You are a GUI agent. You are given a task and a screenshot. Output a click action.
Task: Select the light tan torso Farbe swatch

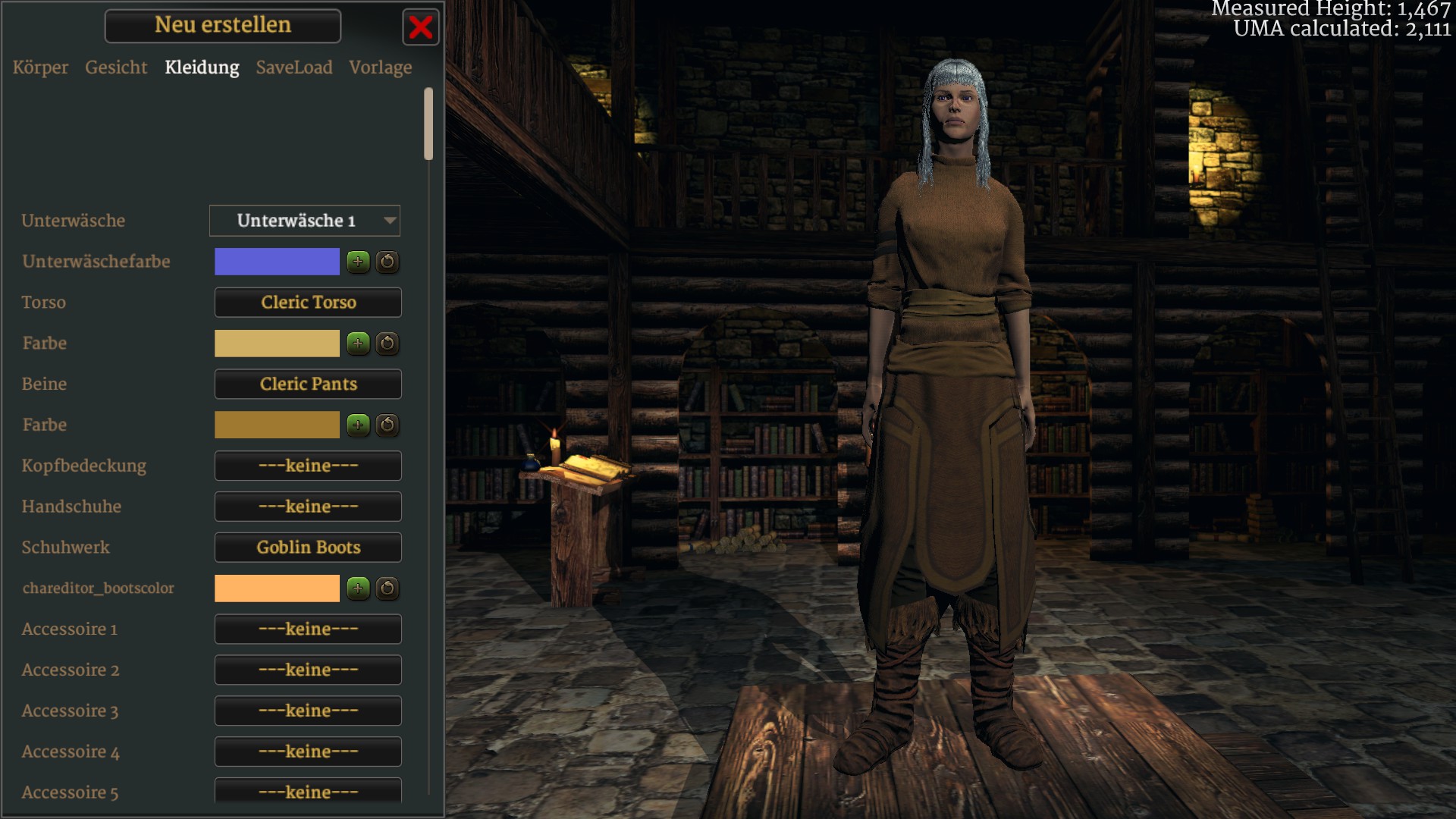[277, 344]
